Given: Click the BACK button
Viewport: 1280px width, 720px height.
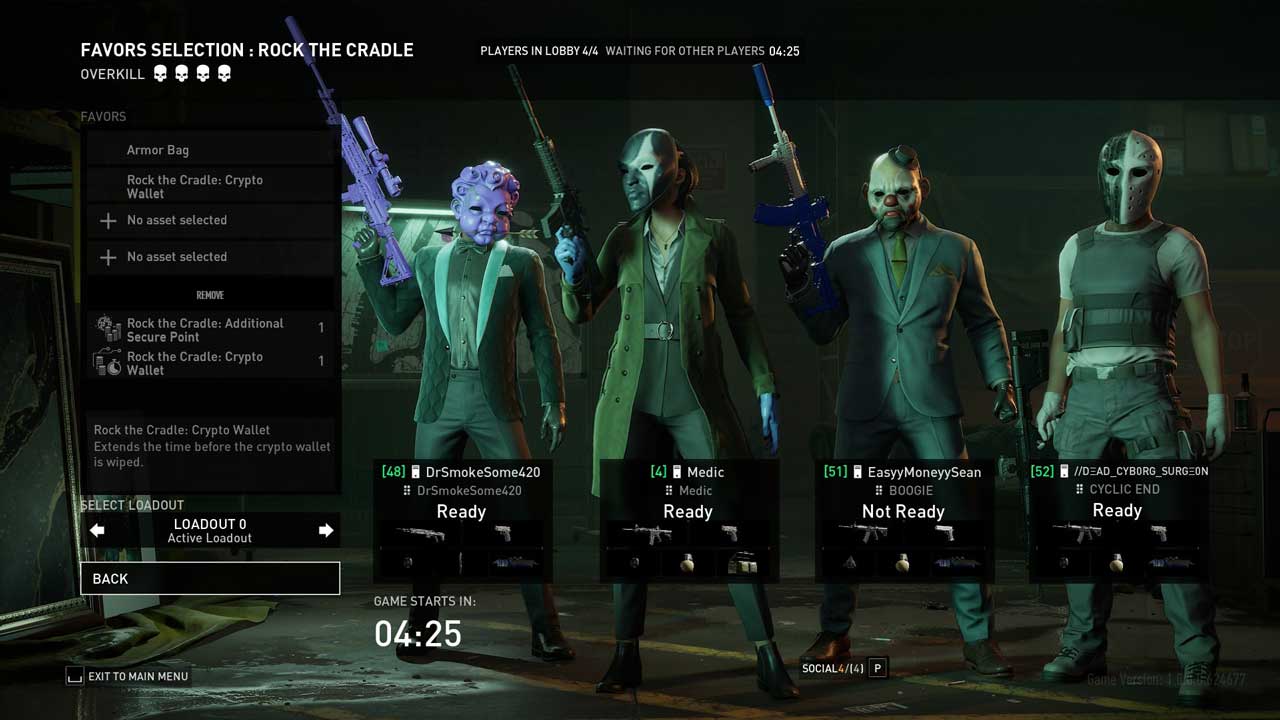Looking at the screenshot, I should tap(210, 578).
